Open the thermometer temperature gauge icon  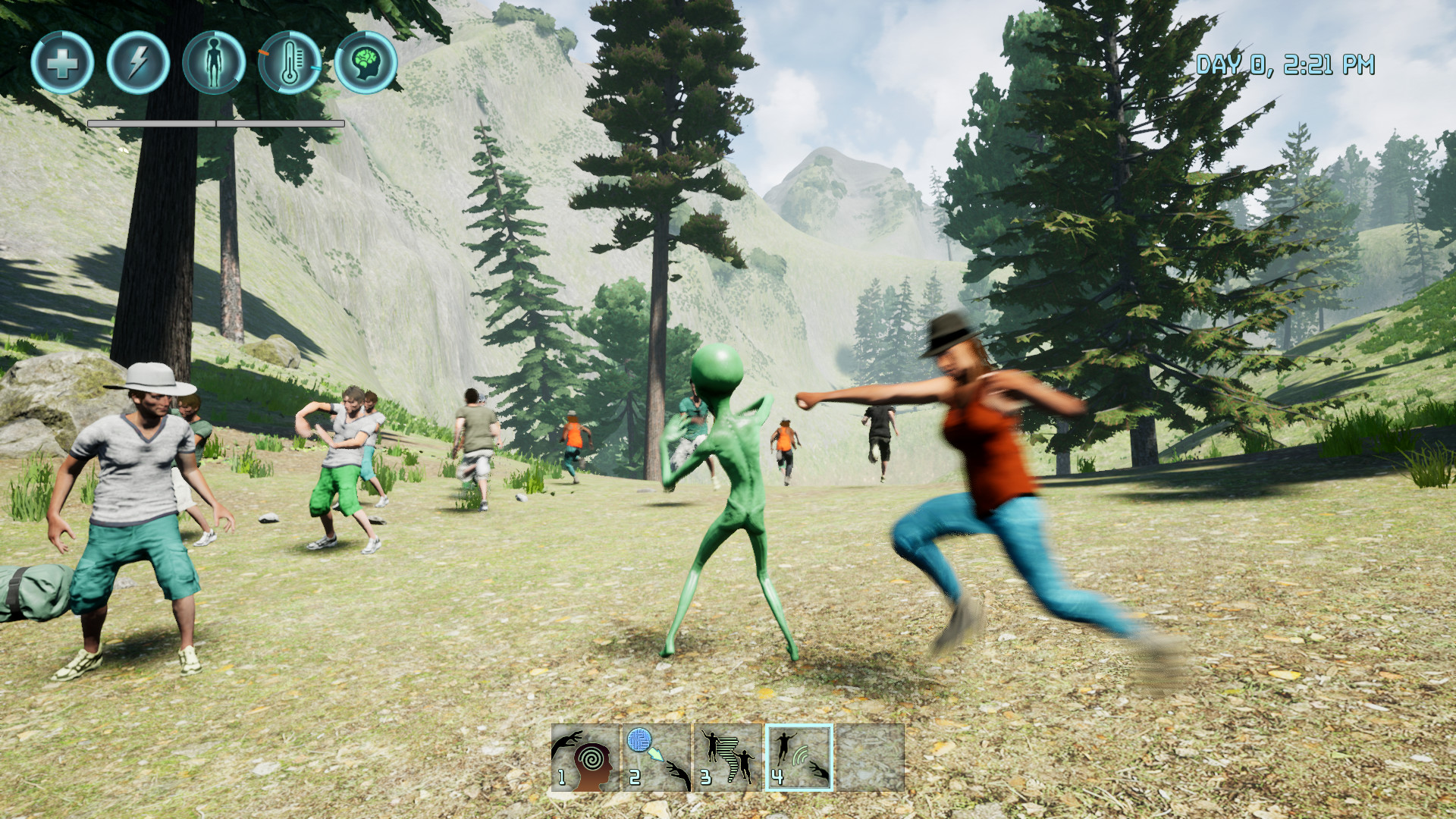click(x=290, y=64)
